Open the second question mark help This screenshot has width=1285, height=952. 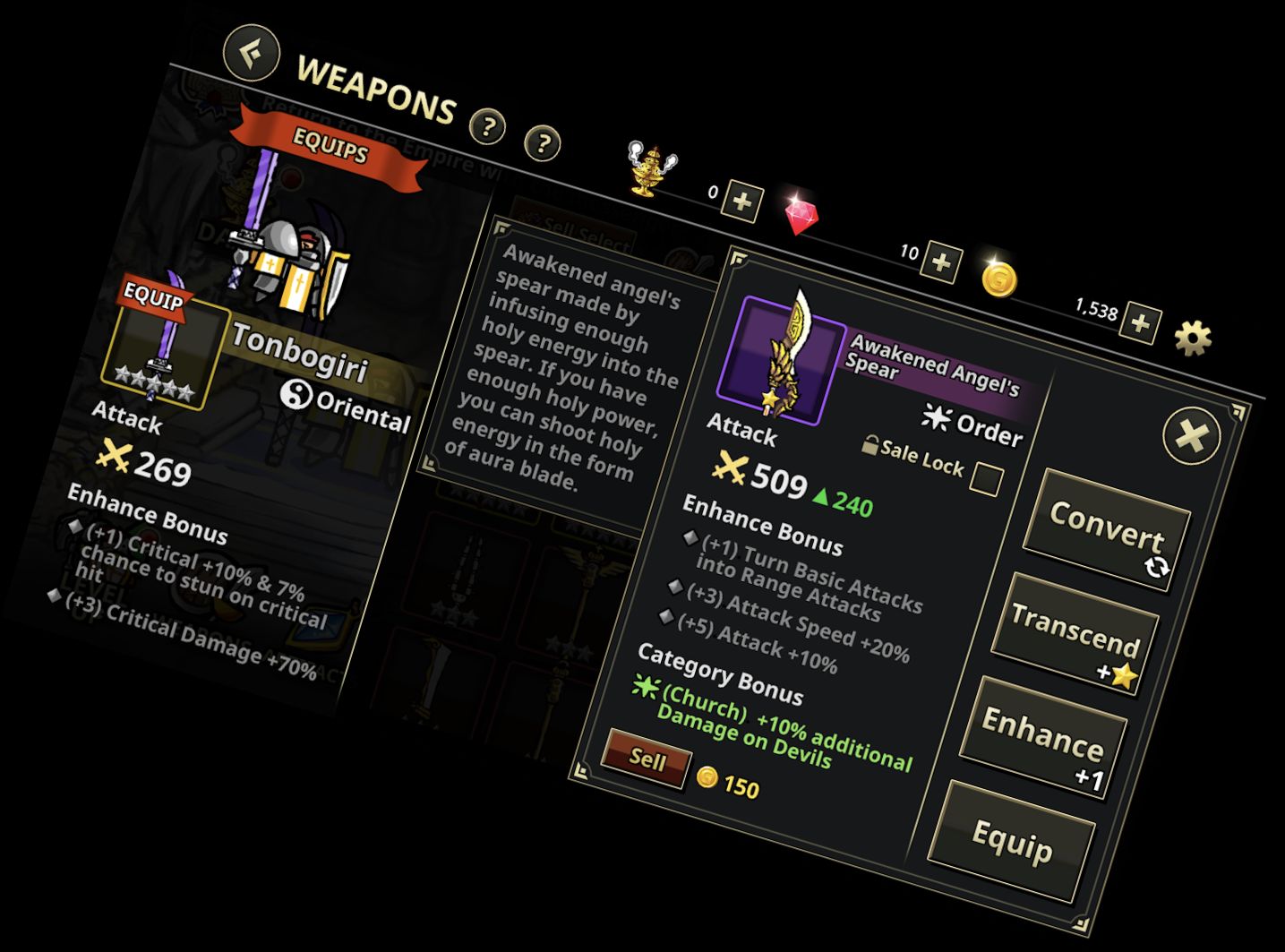[543, 143]
